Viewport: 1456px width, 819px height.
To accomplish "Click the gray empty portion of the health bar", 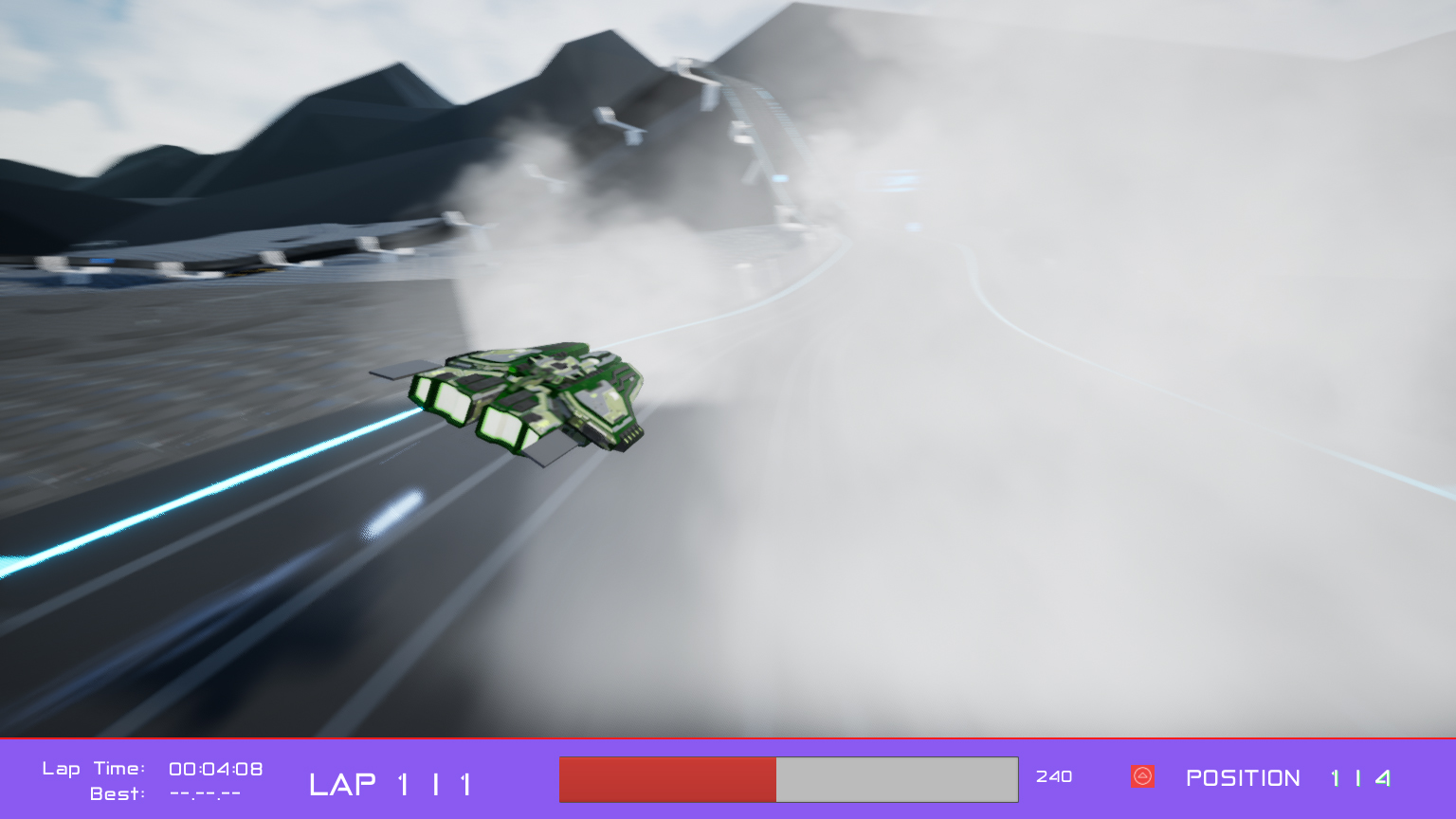I will 896,778.
